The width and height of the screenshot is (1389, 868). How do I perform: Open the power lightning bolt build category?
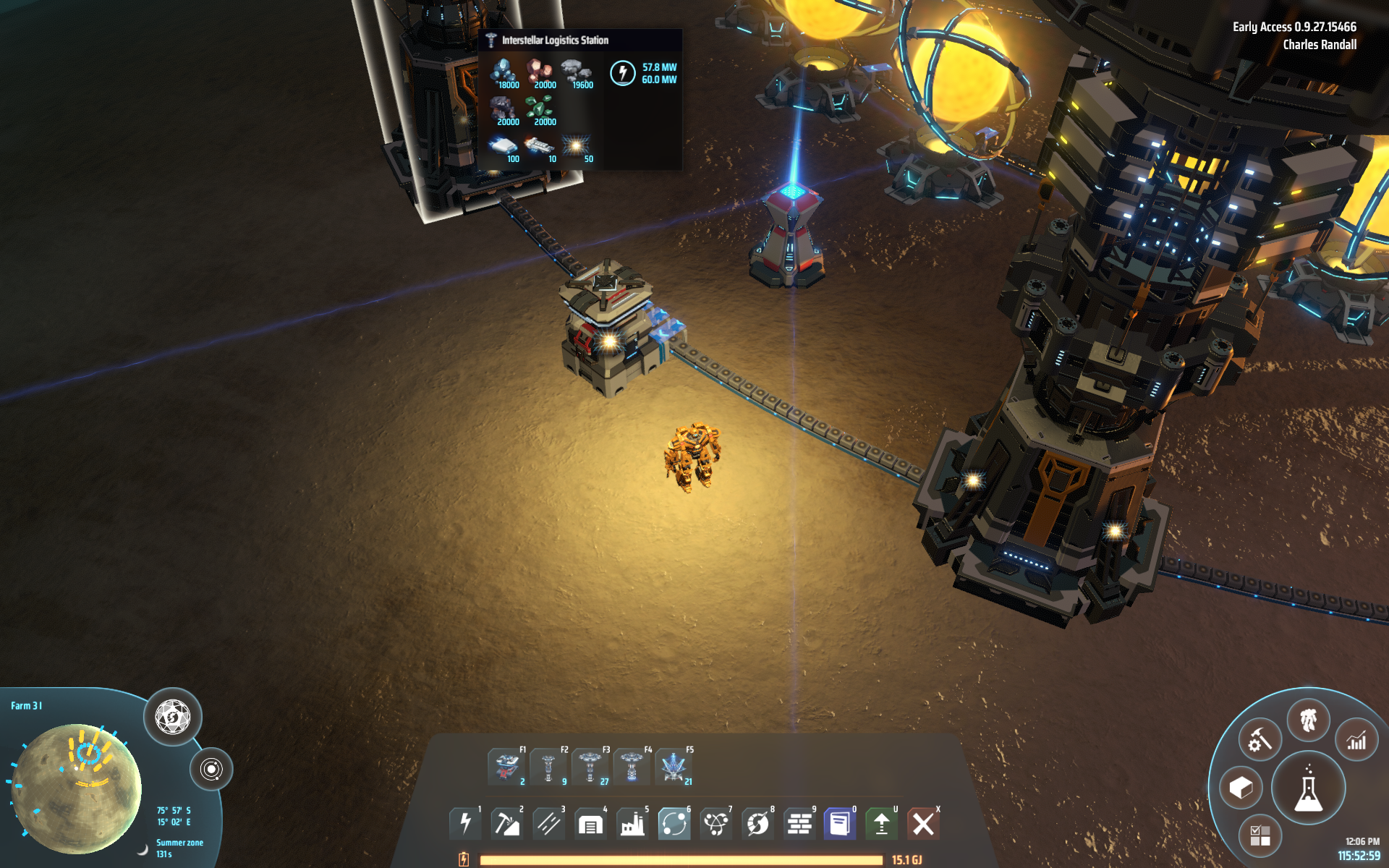(465, 823)
